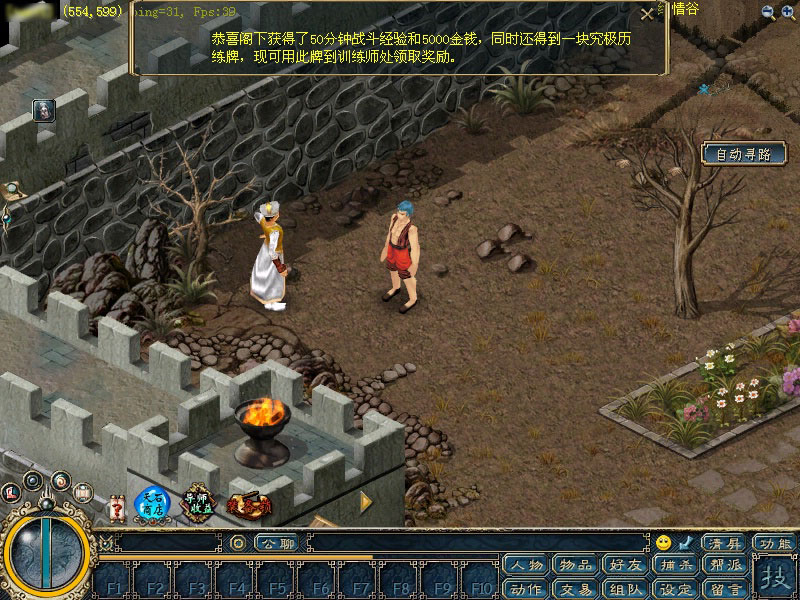The image size is (800, 600).
Task: Open the 天石商店 blue orb shop icon
Action: pyautogui.click(x=150, y=505)
